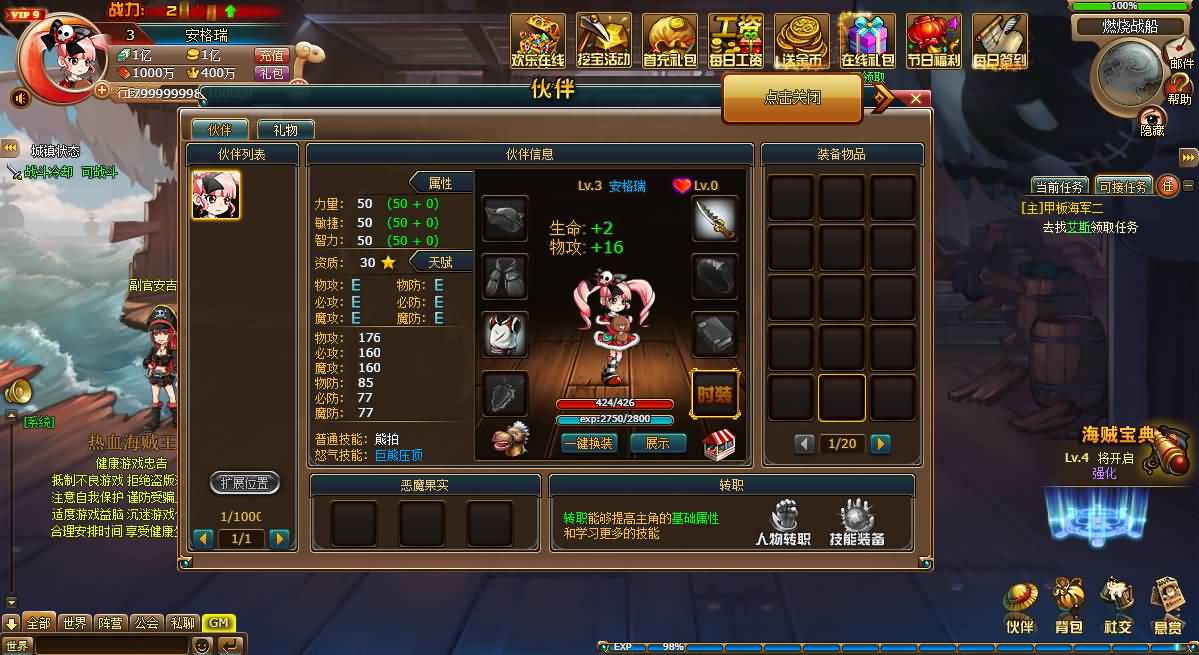Switch chat to the 世界 channel tab
Screen dimensions: 1199x655
pyautogui.click(x=74, y=623)
